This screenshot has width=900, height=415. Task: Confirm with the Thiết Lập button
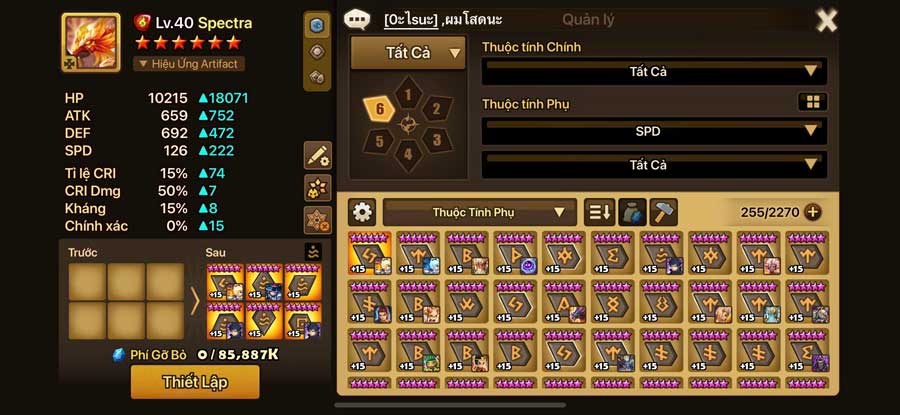point(195,381)
